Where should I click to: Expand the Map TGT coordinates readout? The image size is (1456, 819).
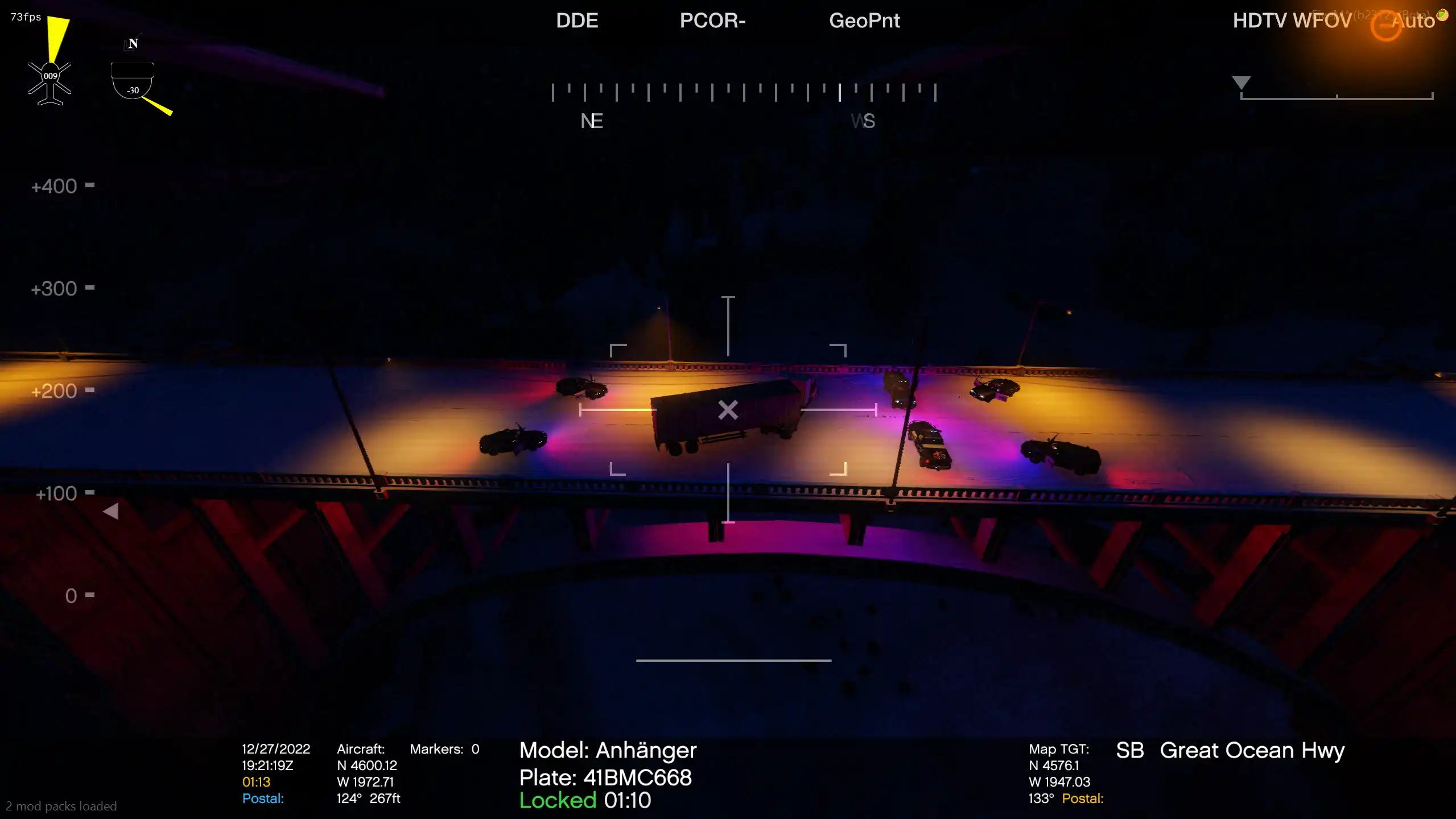click(x=1059, y=749)
